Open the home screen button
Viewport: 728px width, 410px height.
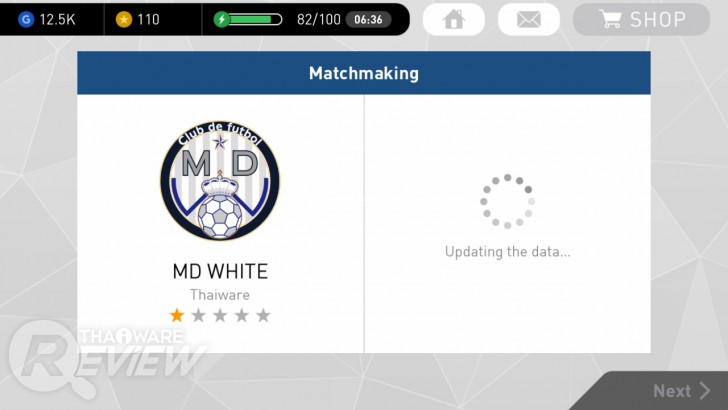(454, 19)
